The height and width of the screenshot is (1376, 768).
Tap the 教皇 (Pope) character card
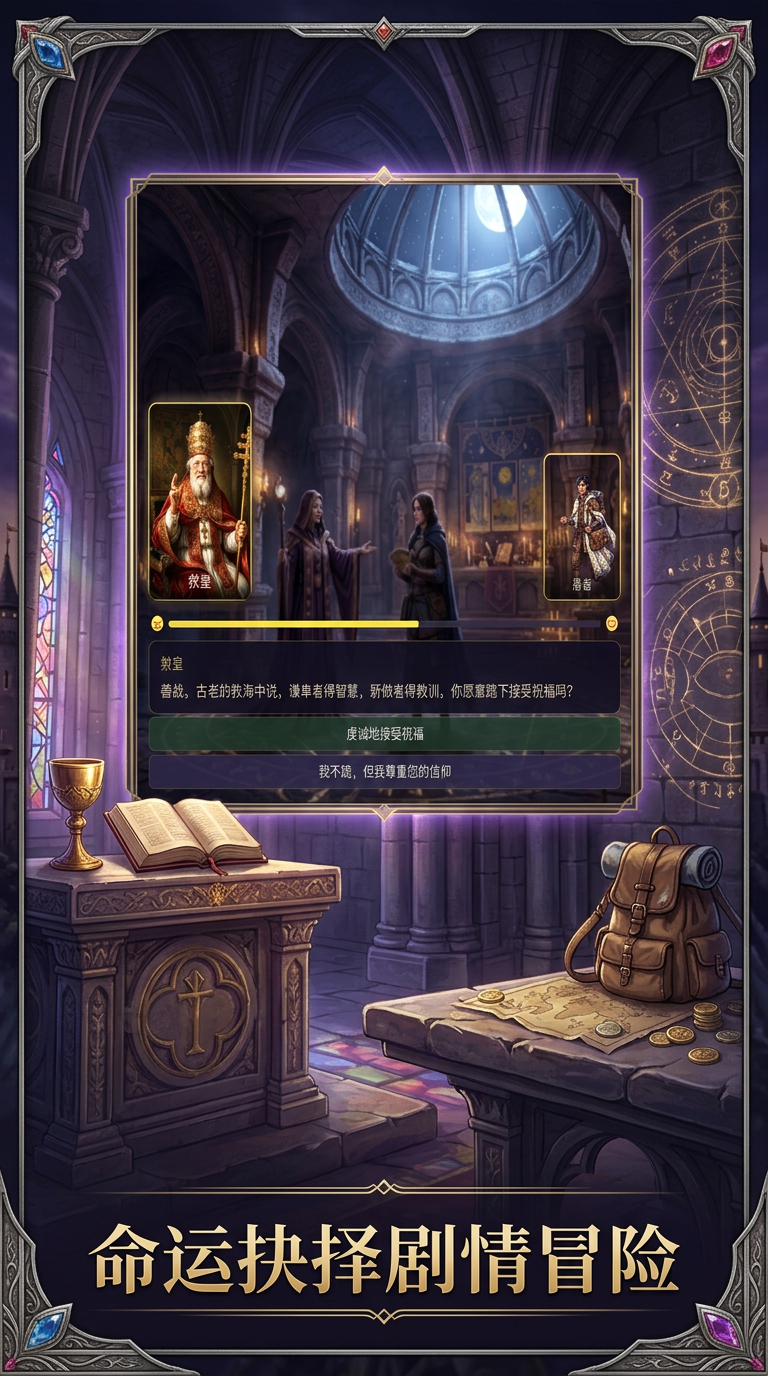tap(199, 501)
